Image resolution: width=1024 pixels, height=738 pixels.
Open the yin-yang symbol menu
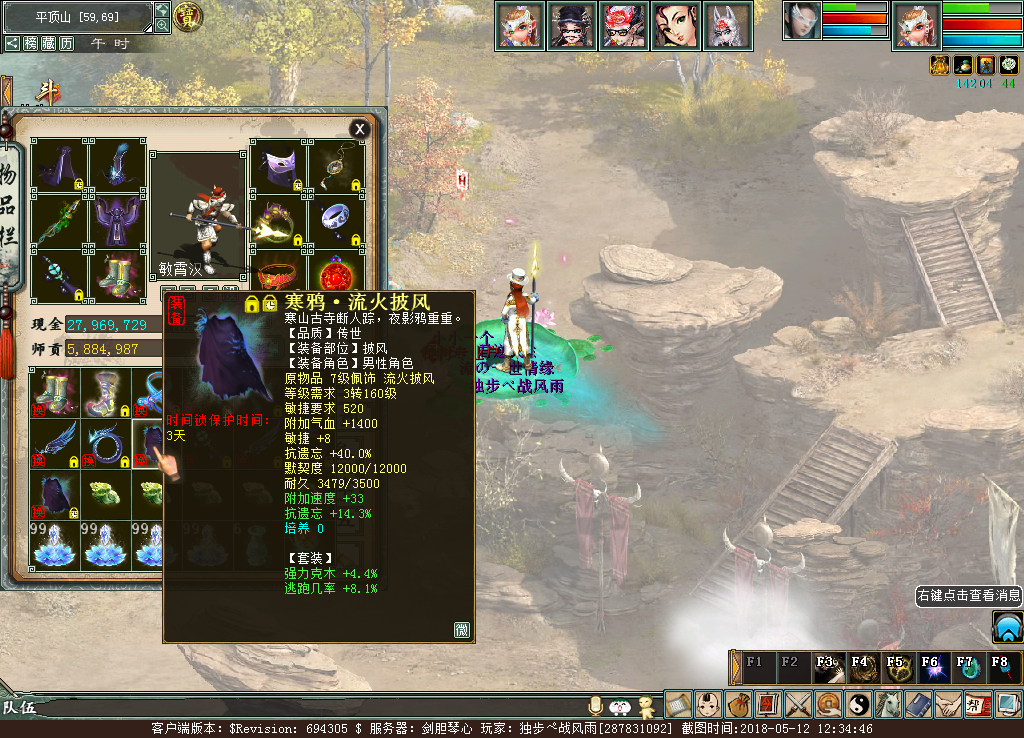point(859,704)
